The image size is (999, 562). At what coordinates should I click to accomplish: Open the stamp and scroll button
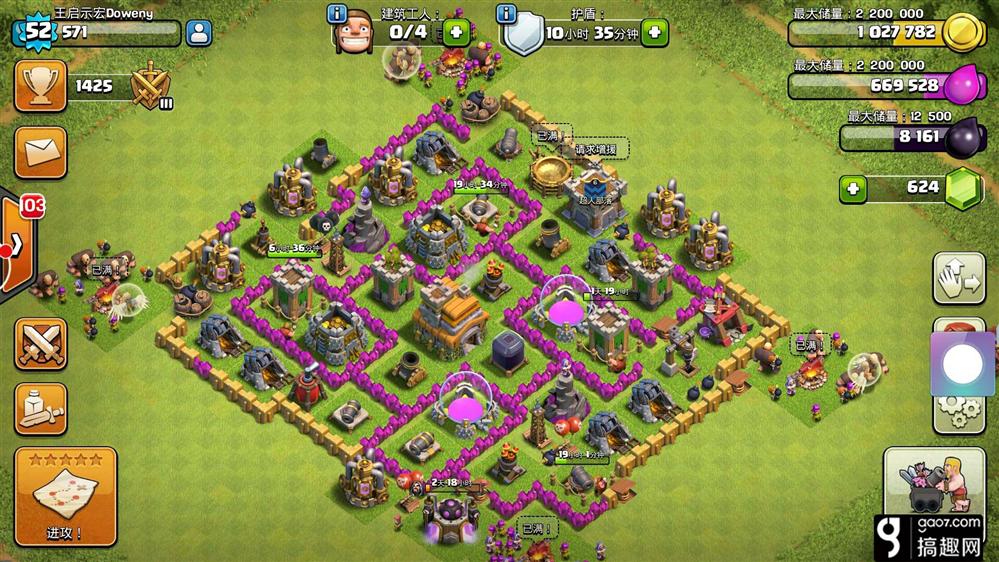pyautogui.click(x=41, y=408)
